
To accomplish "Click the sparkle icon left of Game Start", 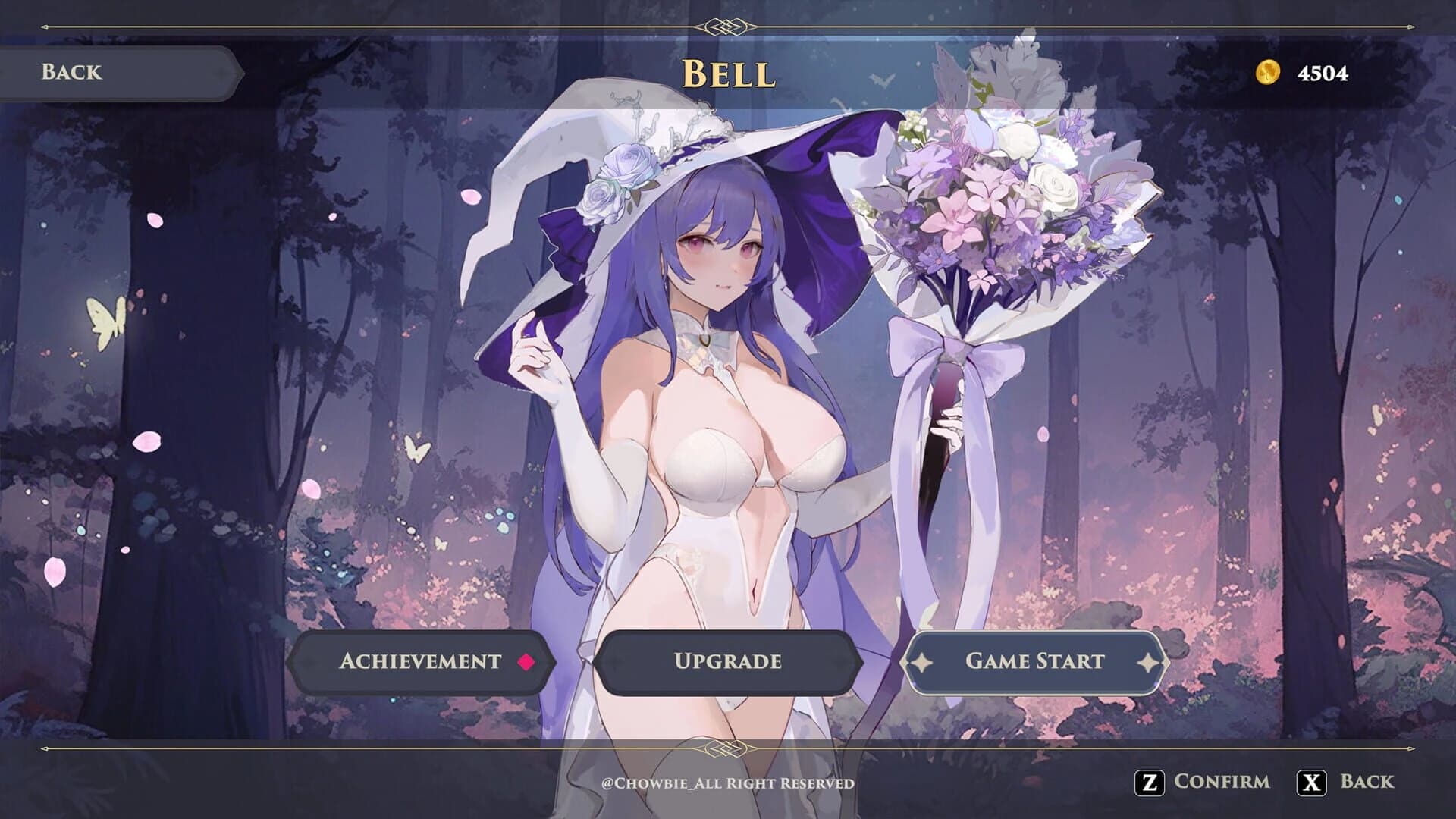I will pyautogui.click(x=920, y=661).
